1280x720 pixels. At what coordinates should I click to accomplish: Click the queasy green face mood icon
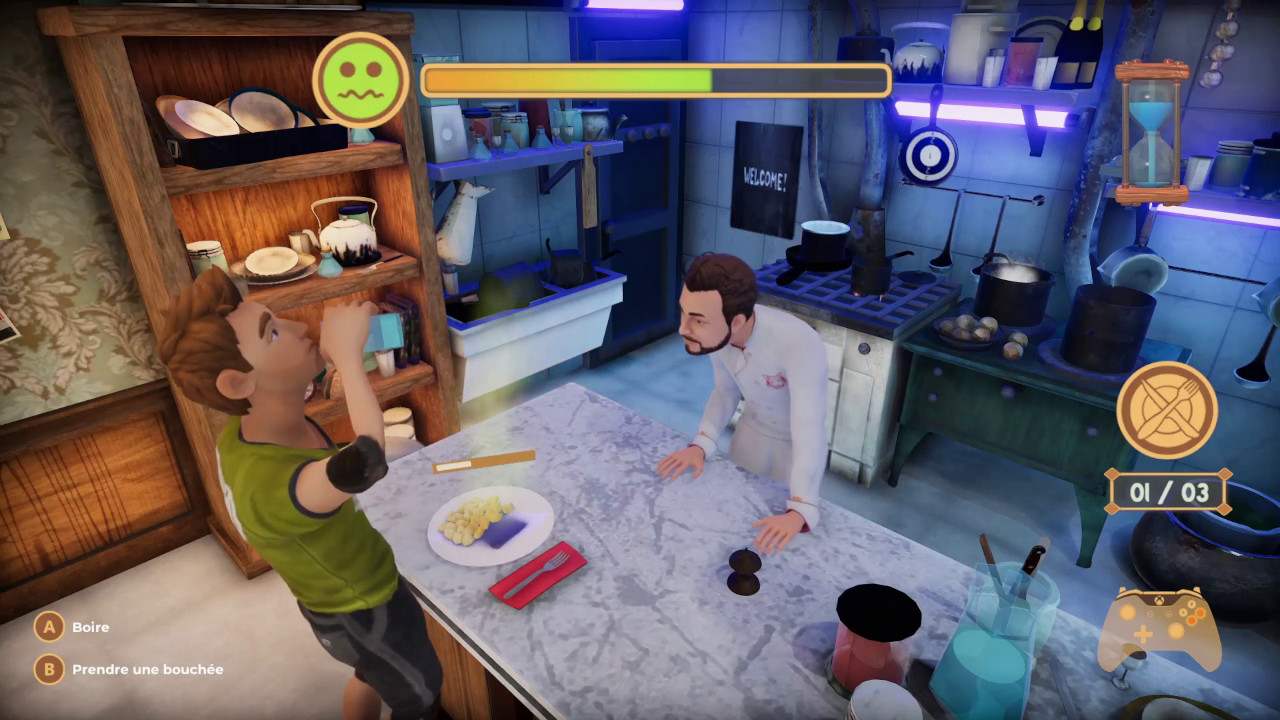click(360, 82)
